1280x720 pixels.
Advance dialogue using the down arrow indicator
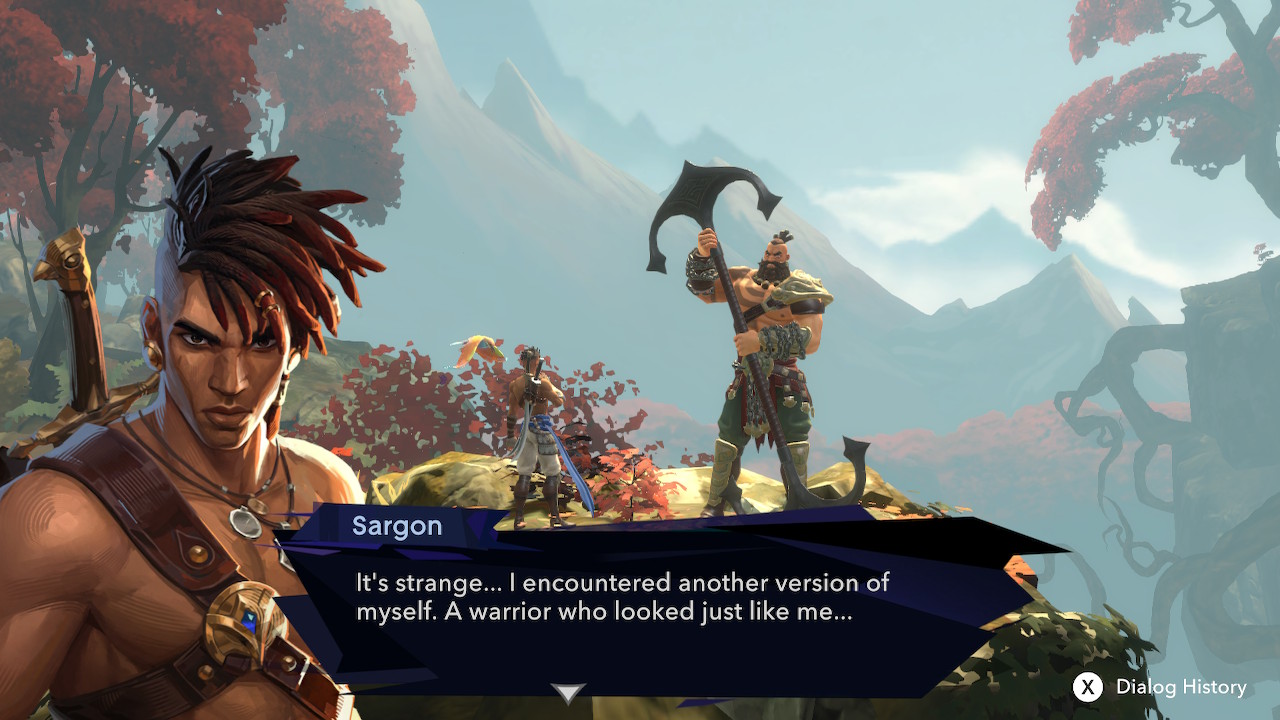tap(568, 692)
